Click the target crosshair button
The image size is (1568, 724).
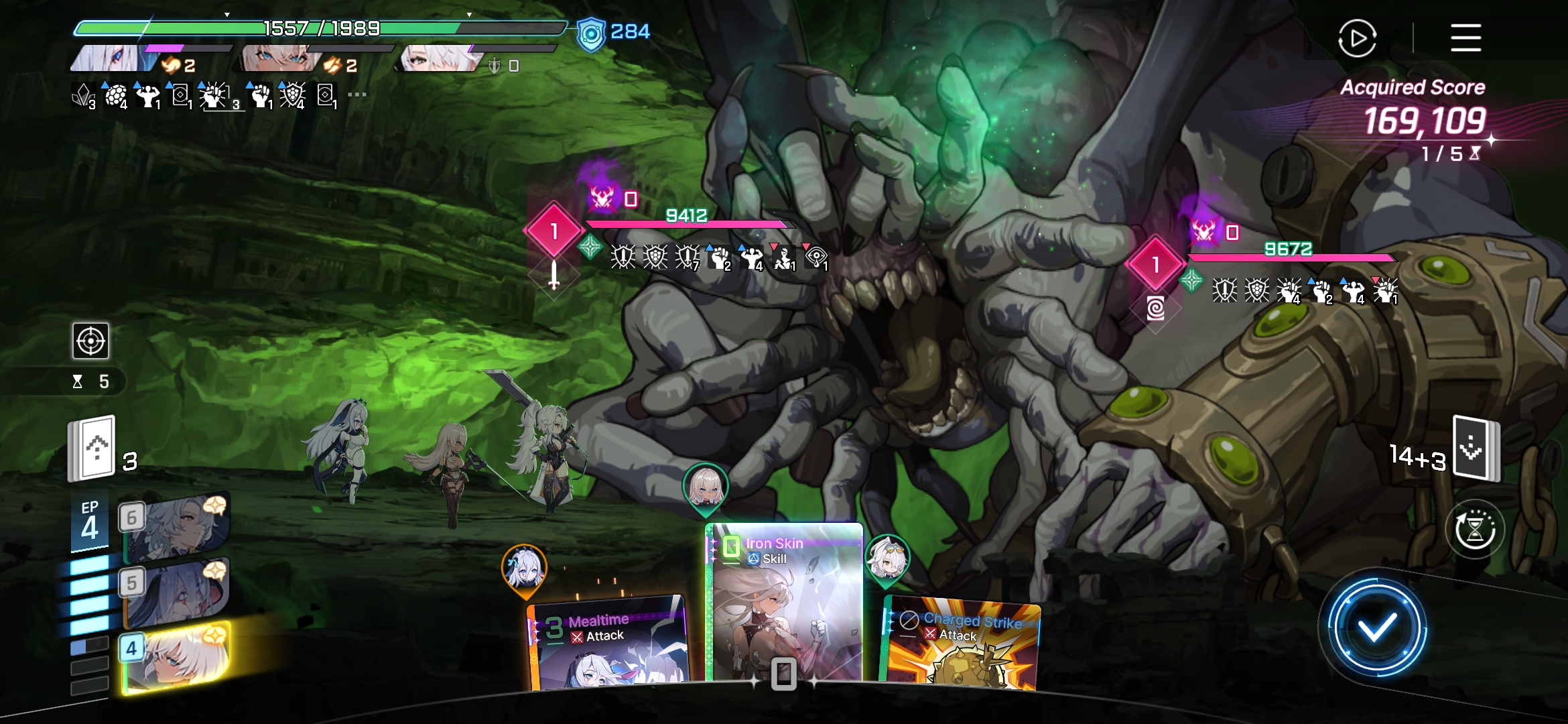coord(90,341)
